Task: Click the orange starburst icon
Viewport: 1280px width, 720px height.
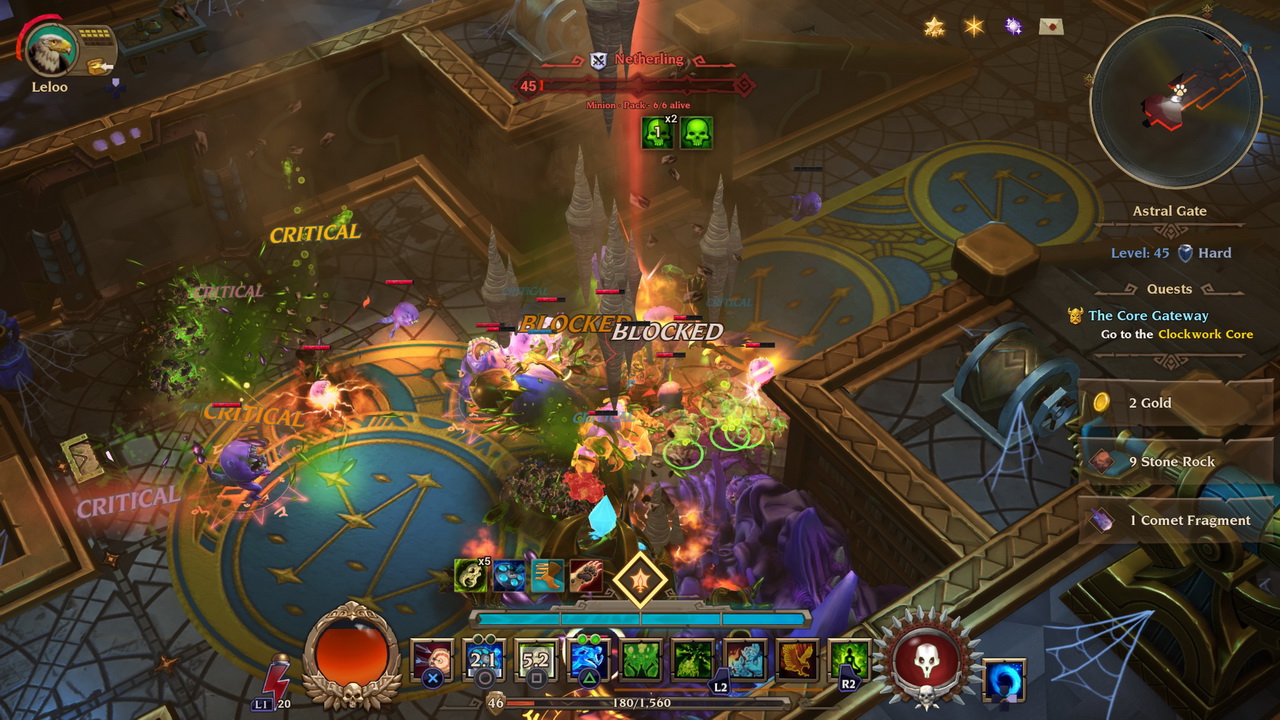Action: pos(974,27)
